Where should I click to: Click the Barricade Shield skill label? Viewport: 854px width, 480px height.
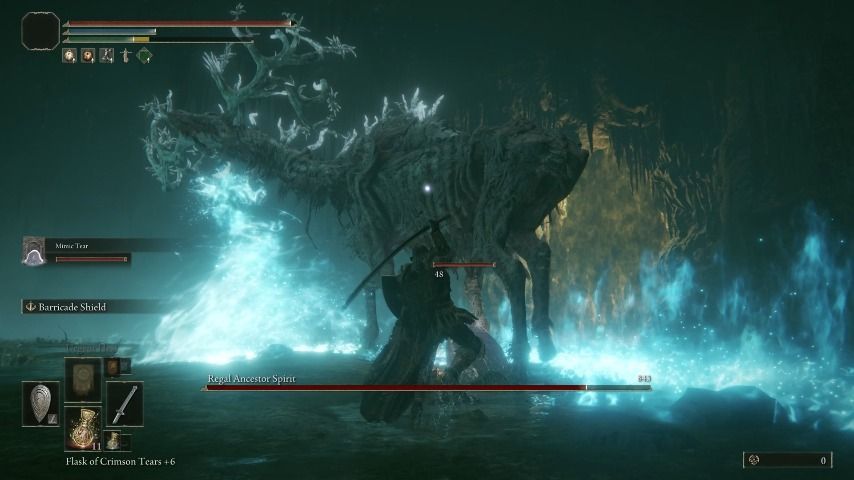pyautogui.click(x=72, y=307)
